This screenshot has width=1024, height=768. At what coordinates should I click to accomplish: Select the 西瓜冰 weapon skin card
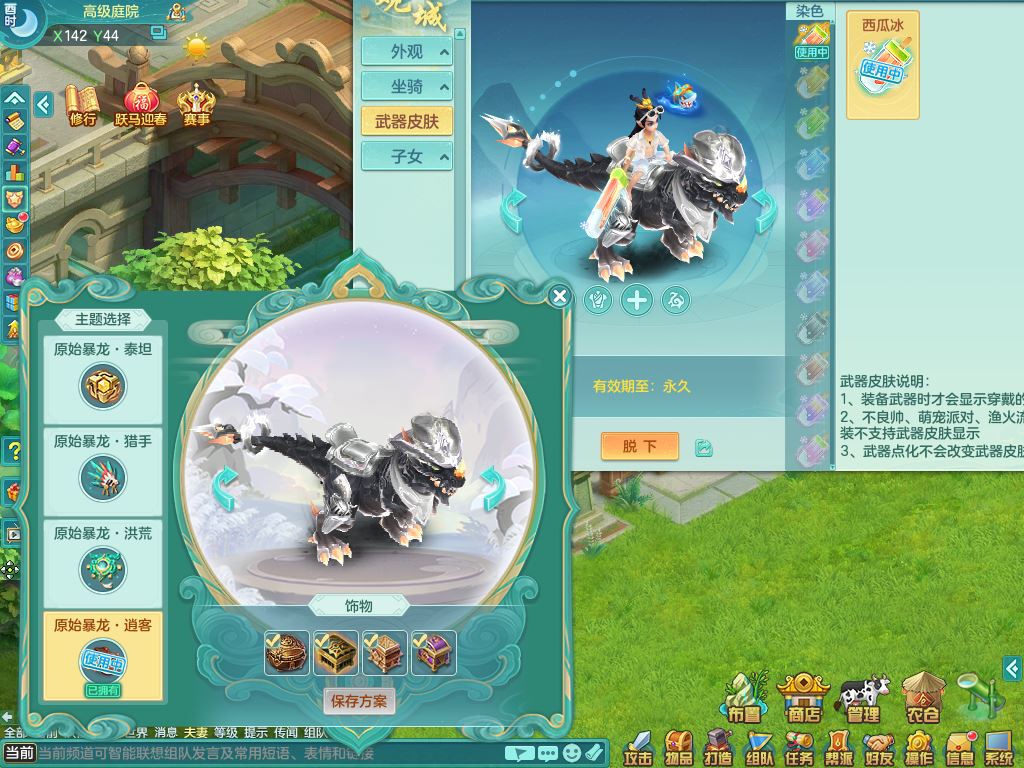point(882,65)
